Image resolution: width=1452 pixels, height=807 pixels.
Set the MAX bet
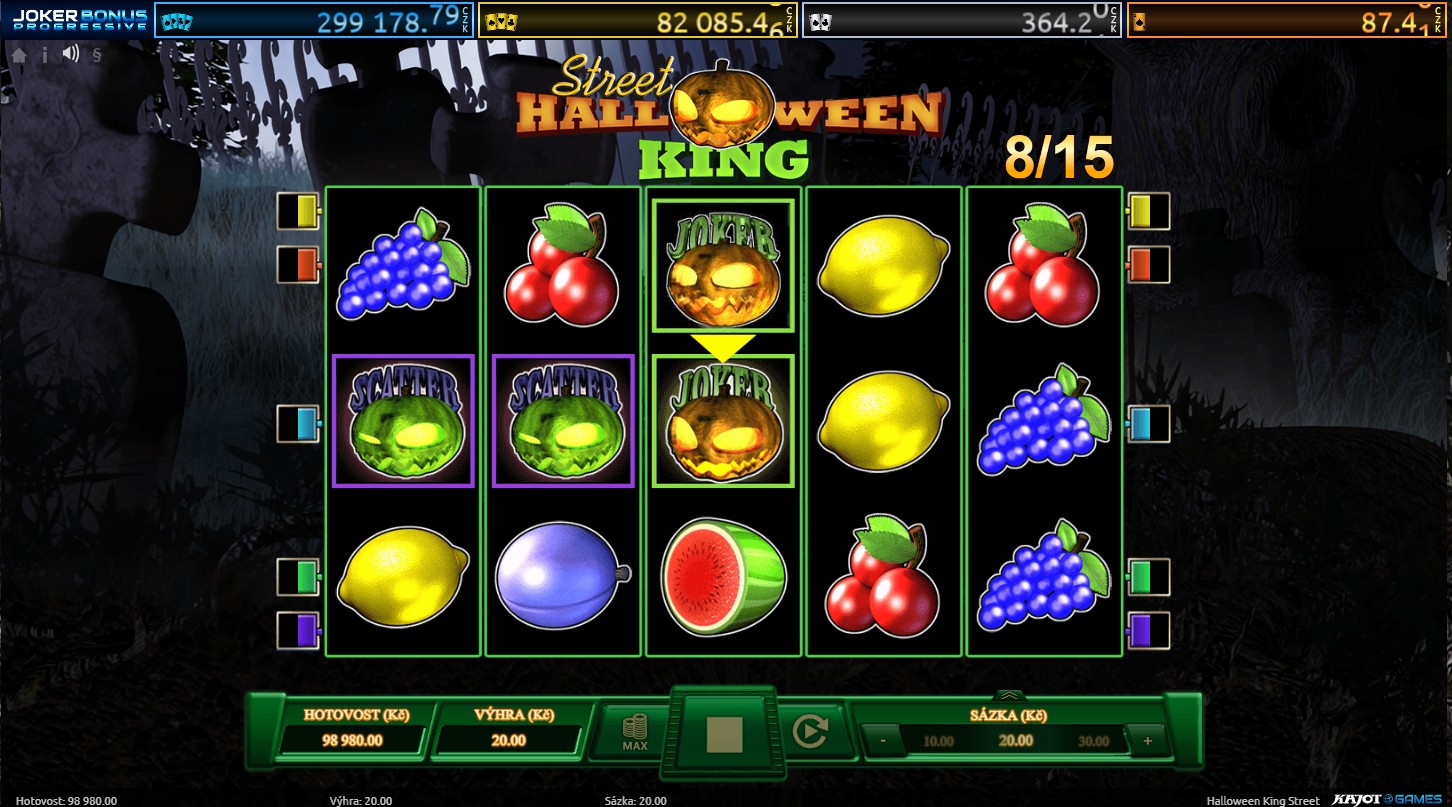(634, 732)
